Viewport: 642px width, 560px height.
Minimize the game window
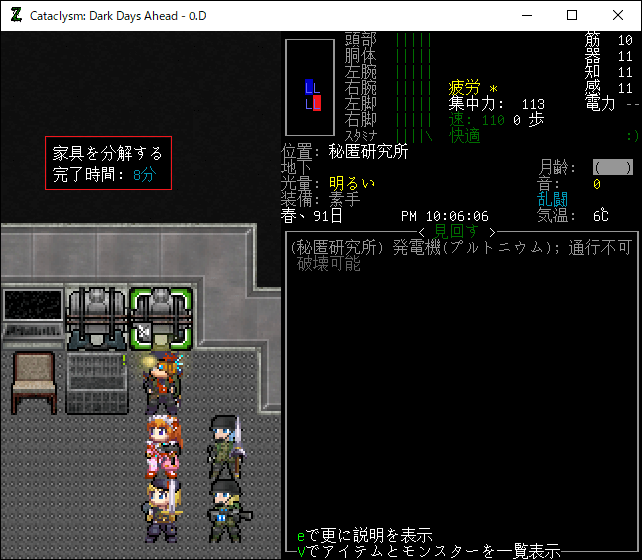pos(526,15)
